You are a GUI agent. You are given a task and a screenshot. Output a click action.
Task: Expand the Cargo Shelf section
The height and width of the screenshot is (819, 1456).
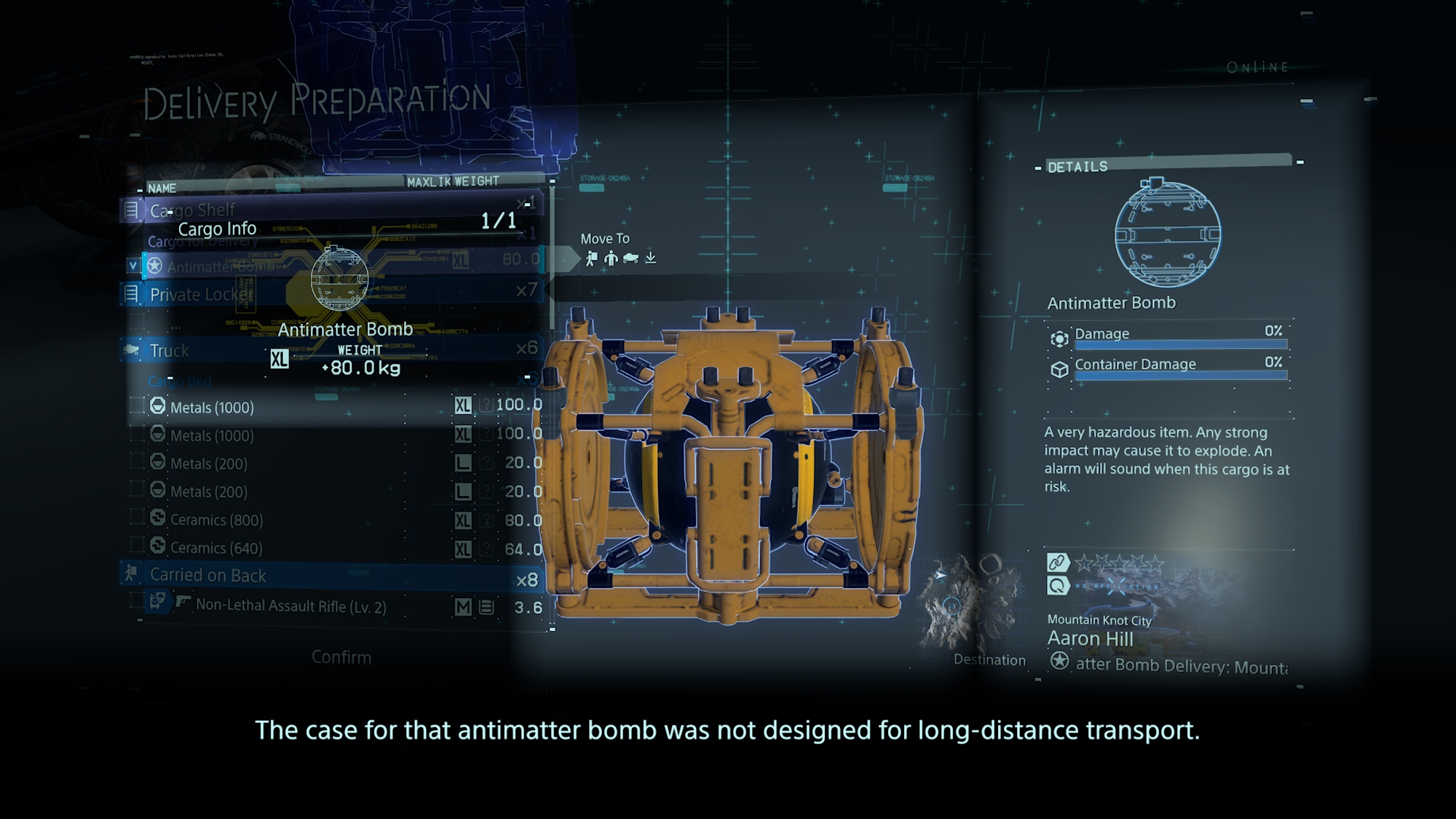(193, 210)
